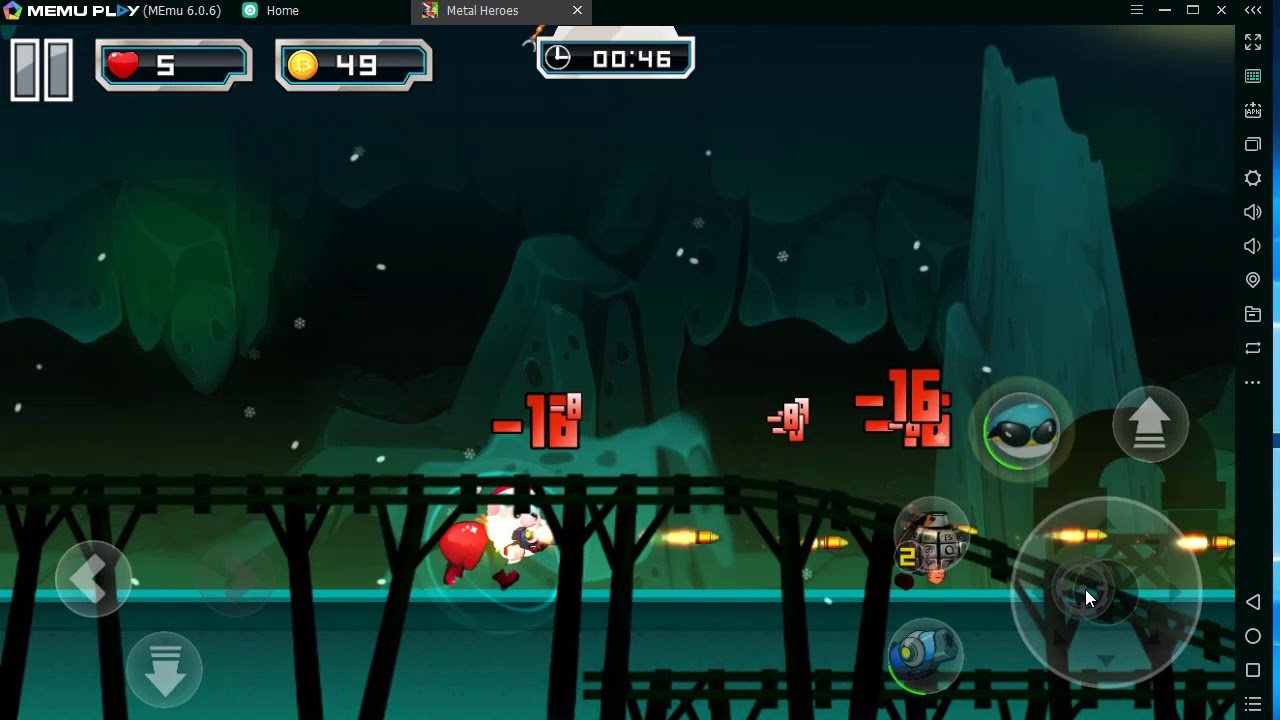Tap the up arrow jump button
This screenshot has width=1280, height=720.
[1150, 424]
